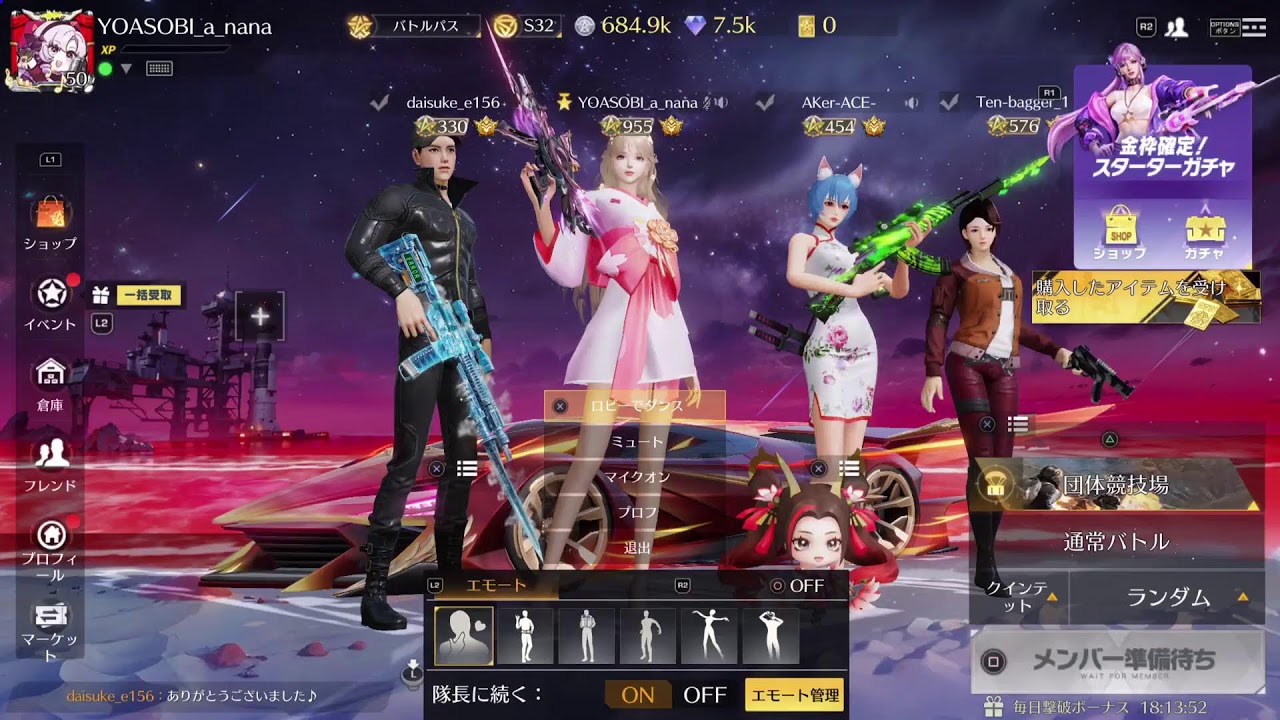
Task: Click the plus button to add member
Action: tap(260, 316)
